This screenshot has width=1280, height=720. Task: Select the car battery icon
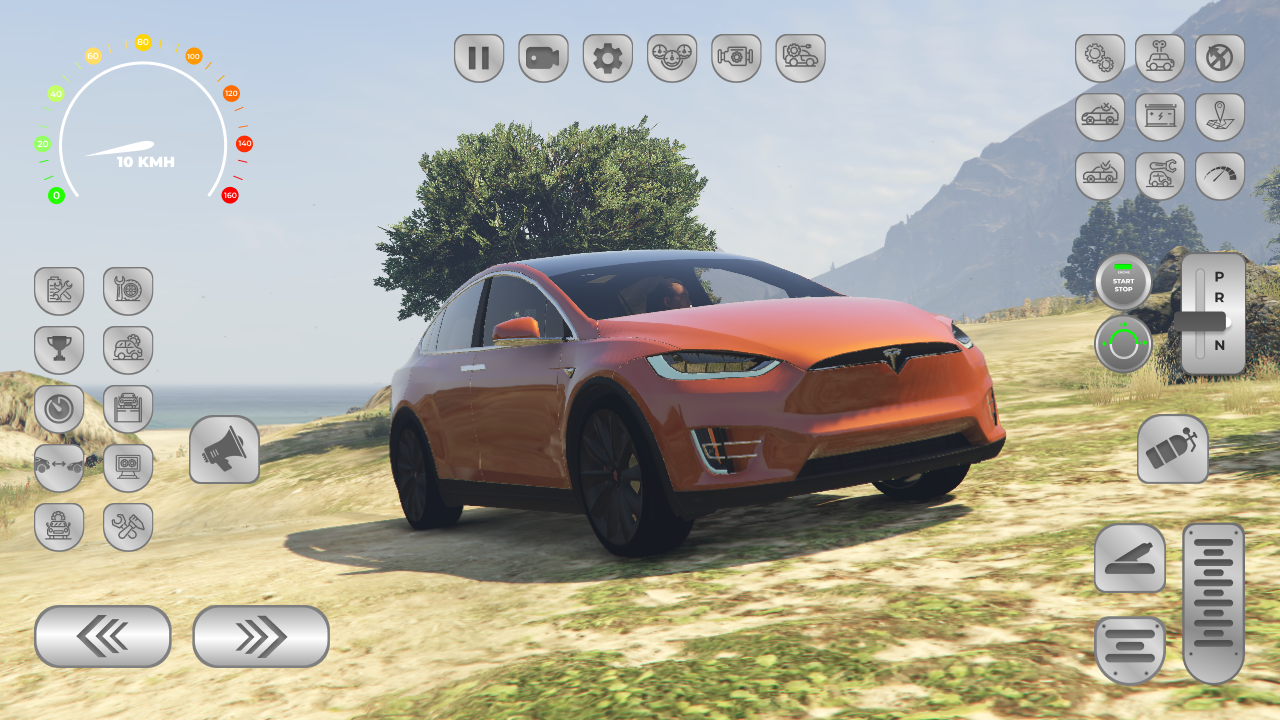(x=1160, y=117)
